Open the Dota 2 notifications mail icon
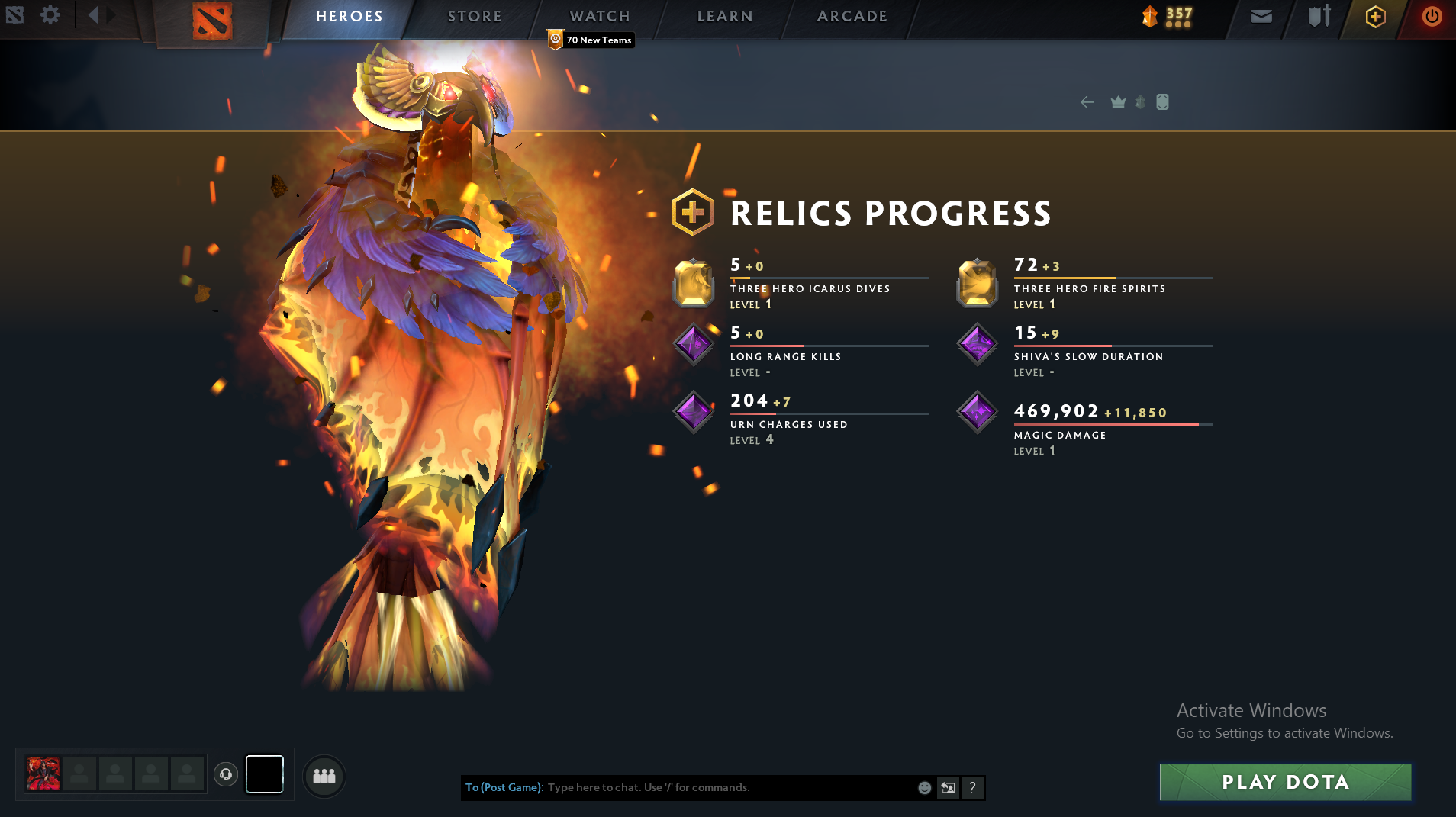Image resolution: width=1456 pixels, height=817 pixels. point(1261,14)
